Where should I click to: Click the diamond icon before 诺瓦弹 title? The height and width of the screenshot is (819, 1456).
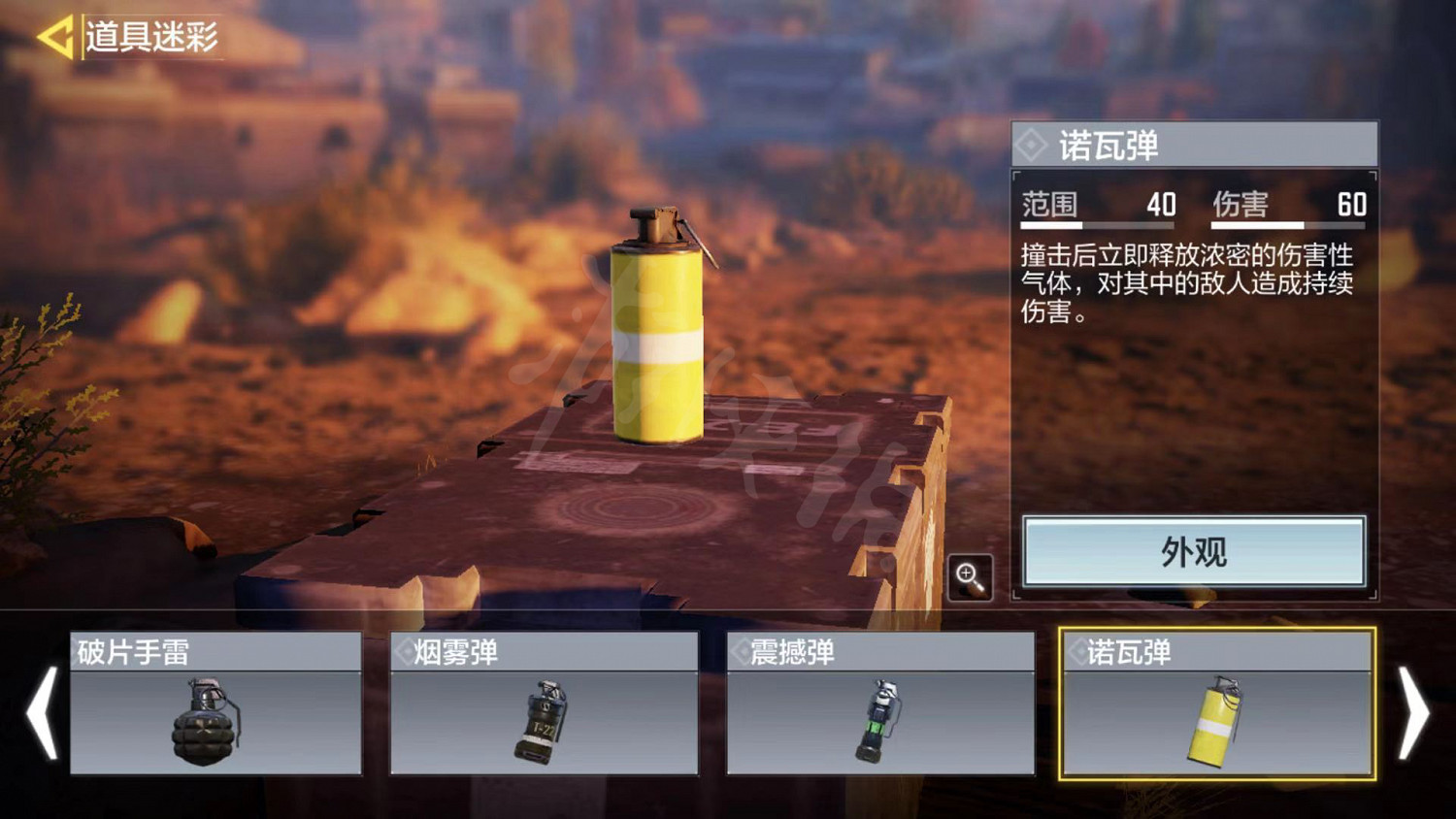pos(1032,145)
